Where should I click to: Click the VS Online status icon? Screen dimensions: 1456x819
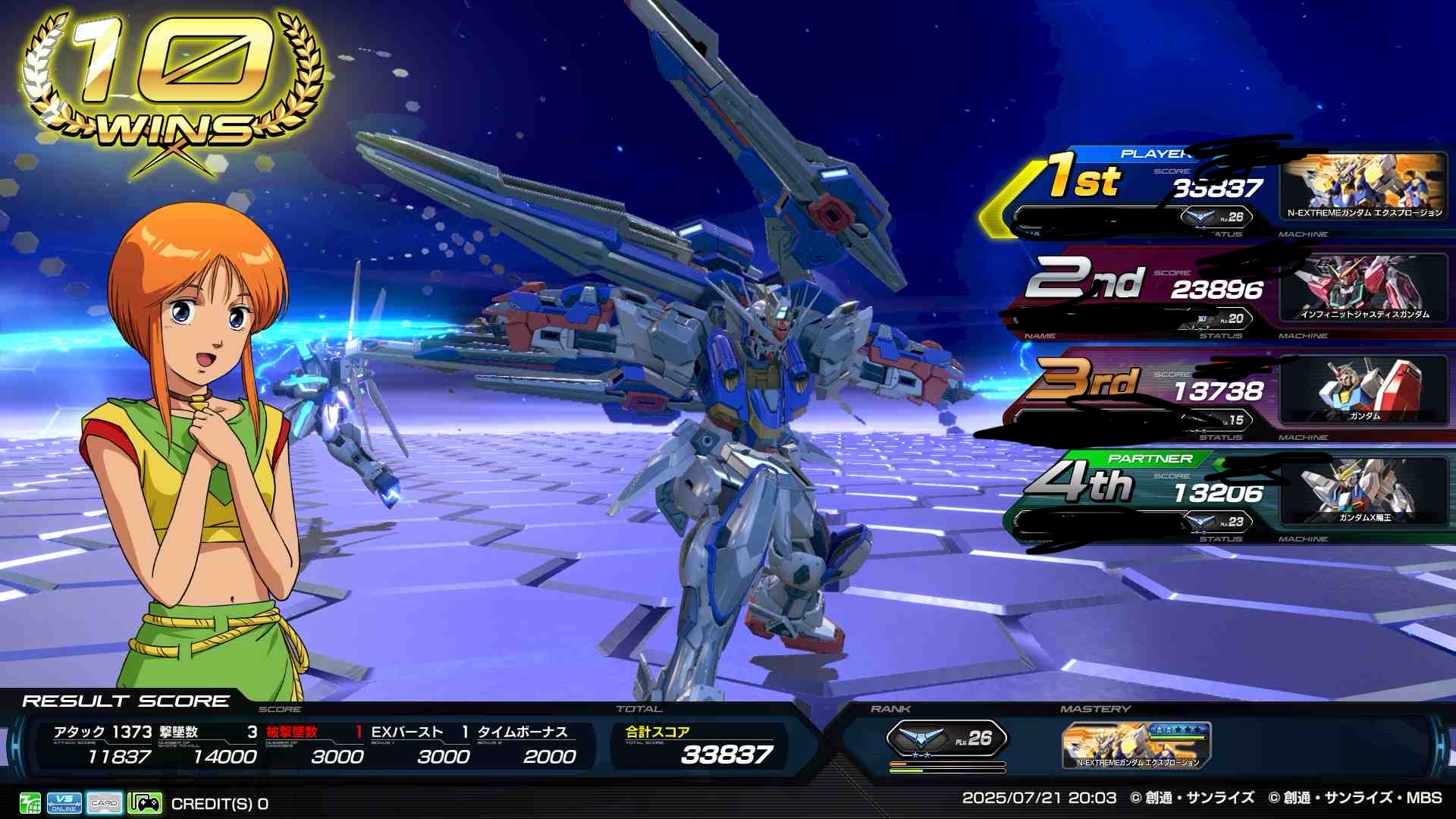pos(64,802)
